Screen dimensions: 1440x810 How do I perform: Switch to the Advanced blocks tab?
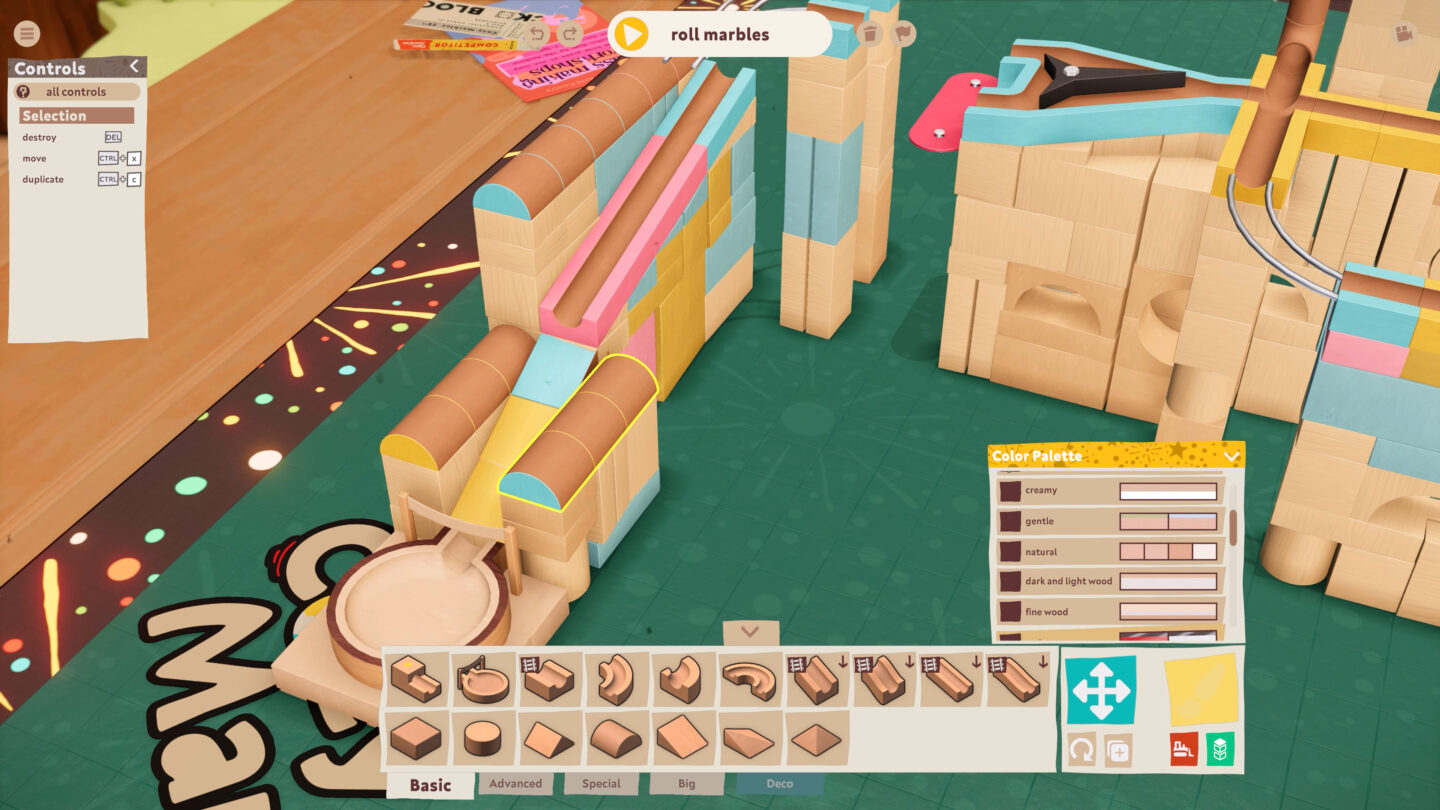tap(515, 784)
